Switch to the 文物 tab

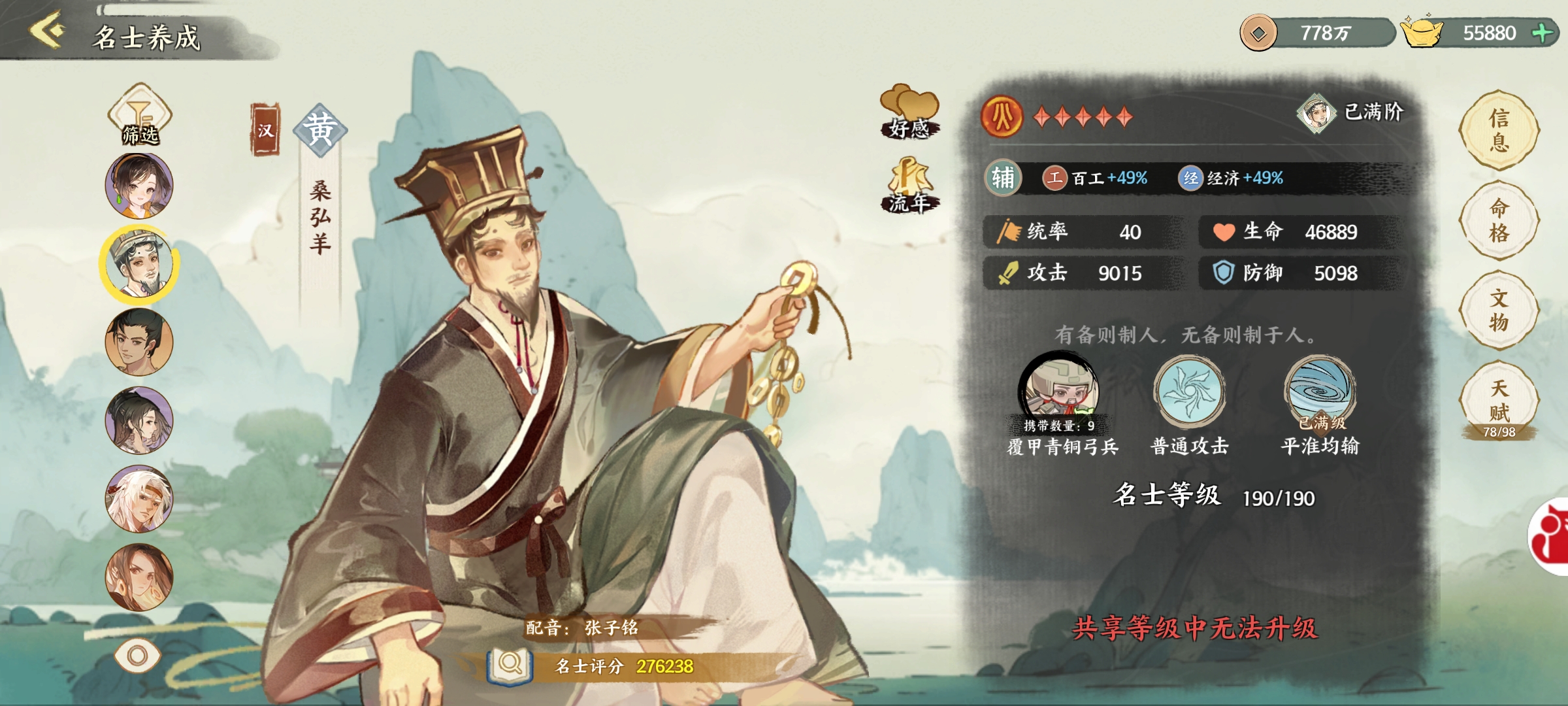[x=1499, y=310]
